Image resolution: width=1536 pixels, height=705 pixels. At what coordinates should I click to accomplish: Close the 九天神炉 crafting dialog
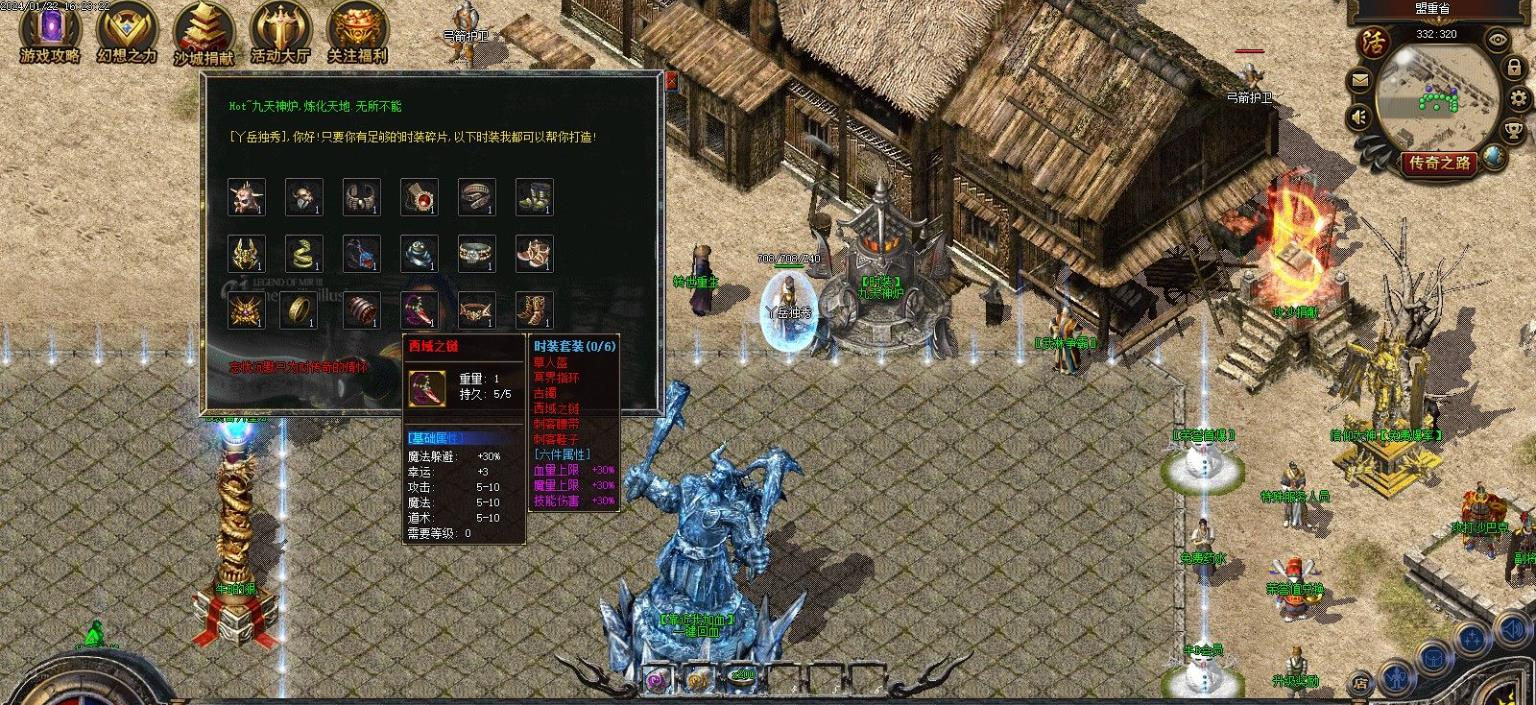(x=671, y=81)
